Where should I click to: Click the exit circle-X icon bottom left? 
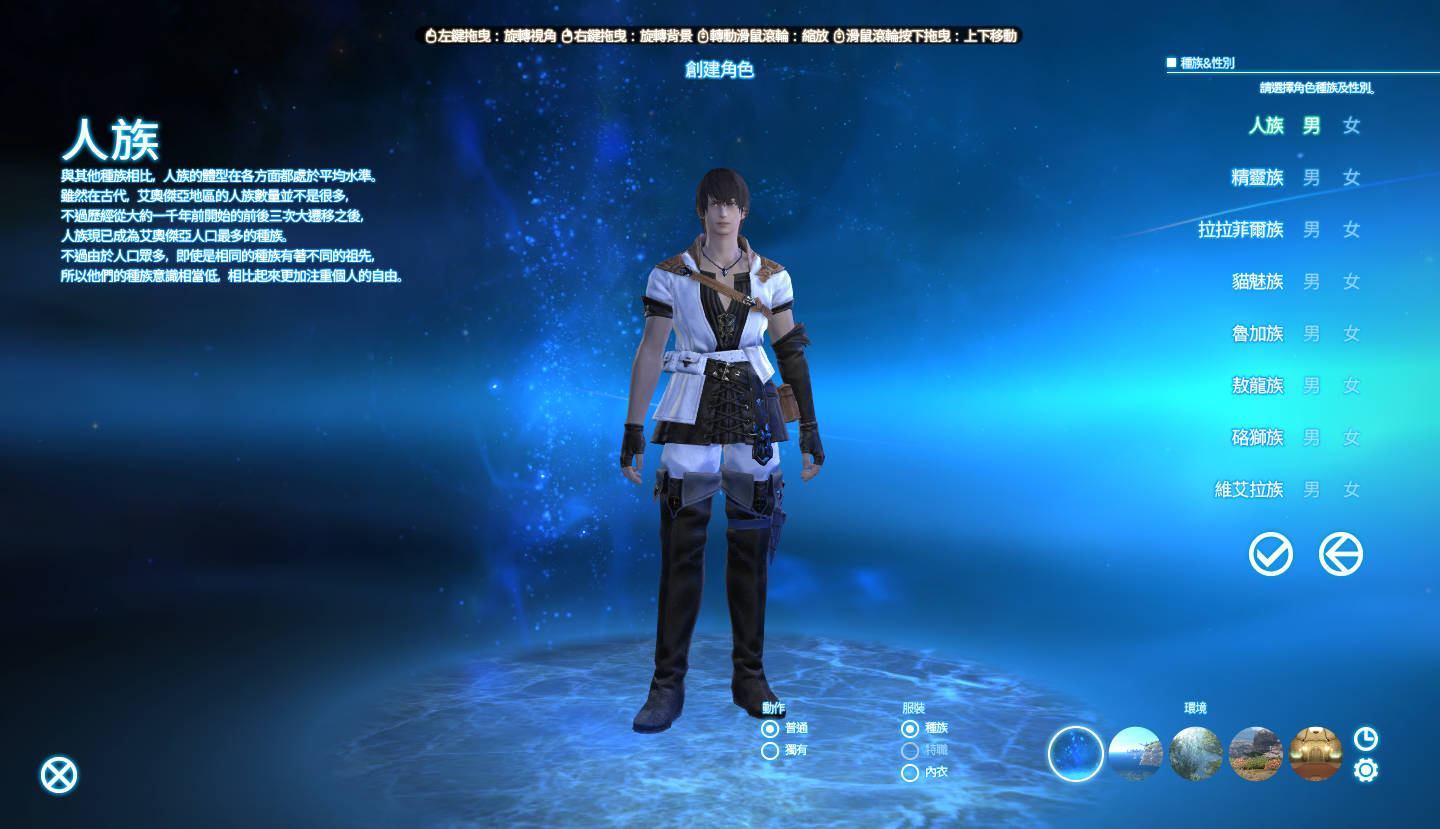pyautogui.click(x=57, y=773)
